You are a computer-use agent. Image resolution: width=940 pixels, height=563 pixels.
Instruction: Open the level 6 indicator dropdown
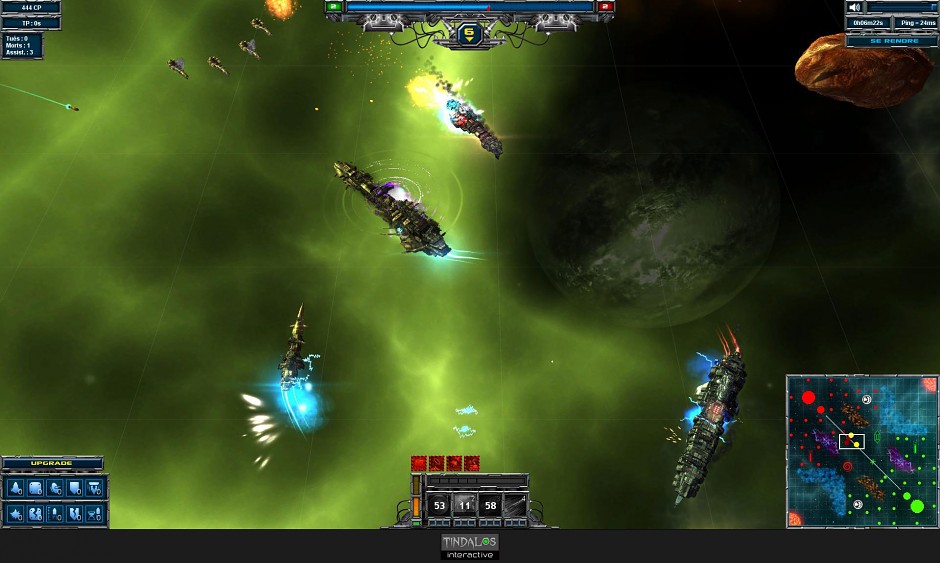pyautogui.click(x=468, y=35)
